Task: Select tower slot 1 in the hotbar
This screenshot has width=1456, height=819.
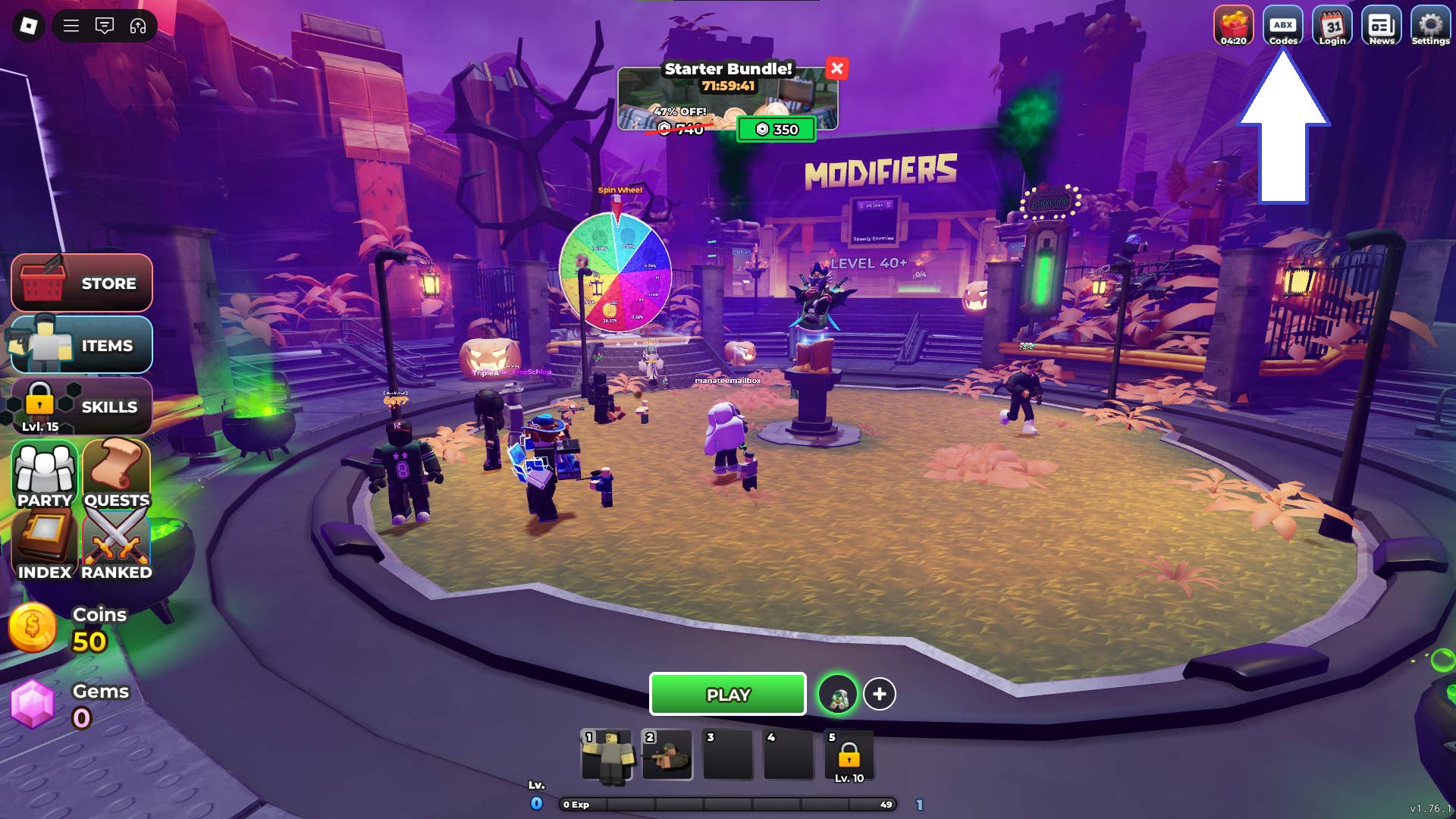Action: [606, 755]
